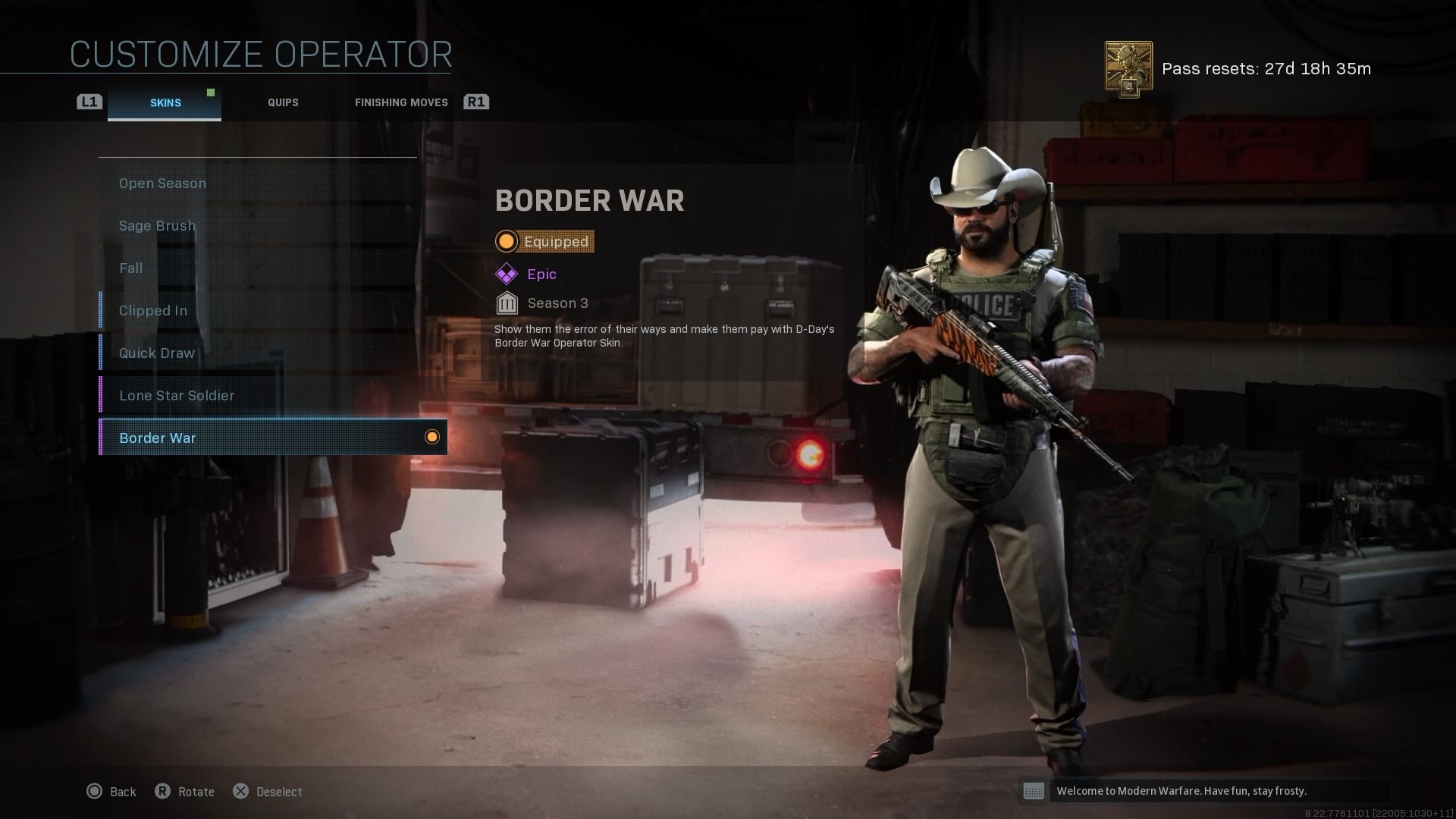
Task: Choose the Quick Draw skin
Action: click(258, 353)
